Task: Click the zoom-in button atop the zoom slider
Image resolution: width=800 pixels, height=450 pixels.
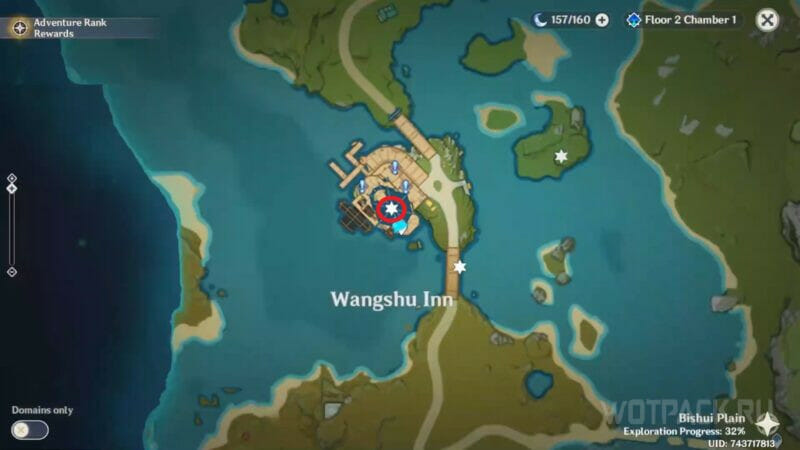Action: (x=12, y=177)
